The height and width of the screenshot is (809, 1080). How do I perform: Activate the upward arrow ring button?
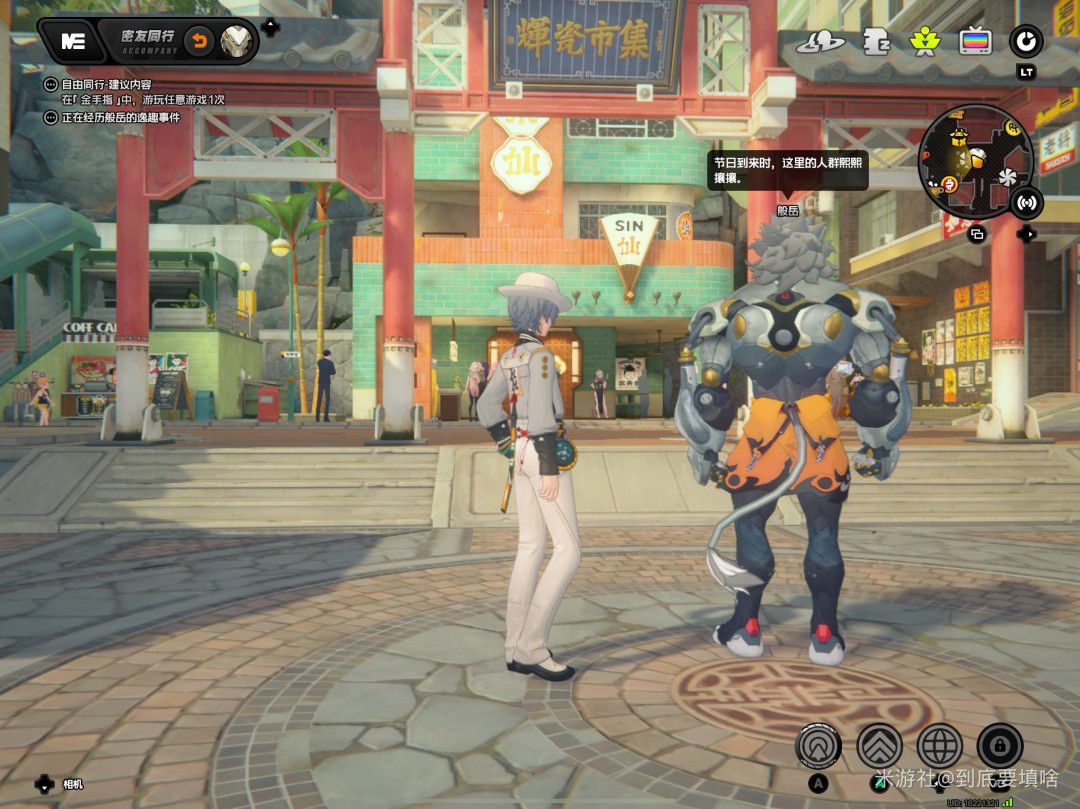818,745
